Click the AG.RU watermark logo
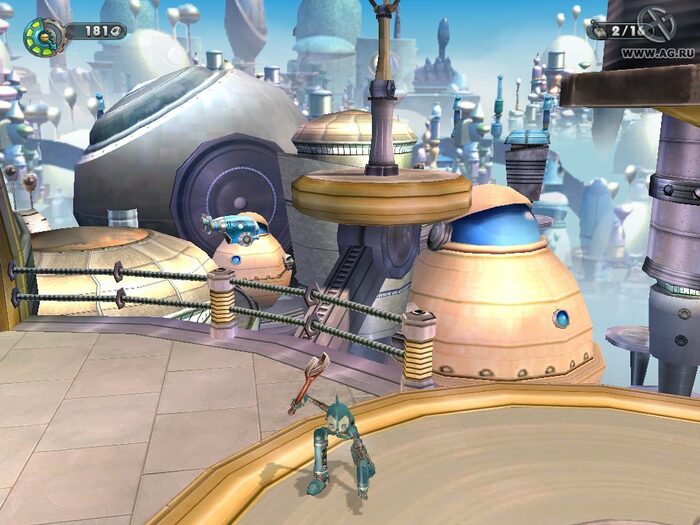 tap(657, 22)
